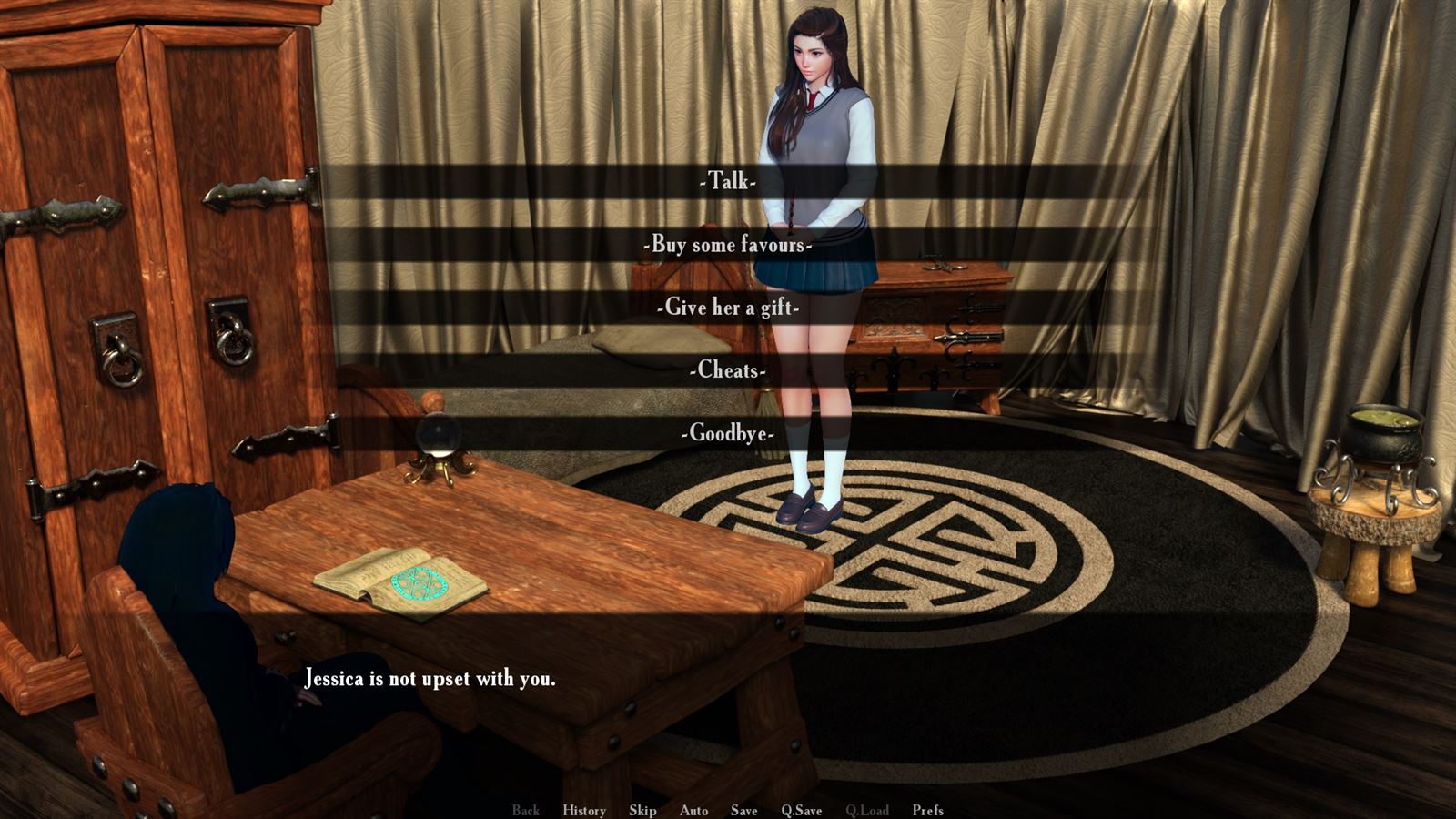Screen dimensions: 1456x819
Task: Enable Skip mode
Action: click(x=642, y=810)
